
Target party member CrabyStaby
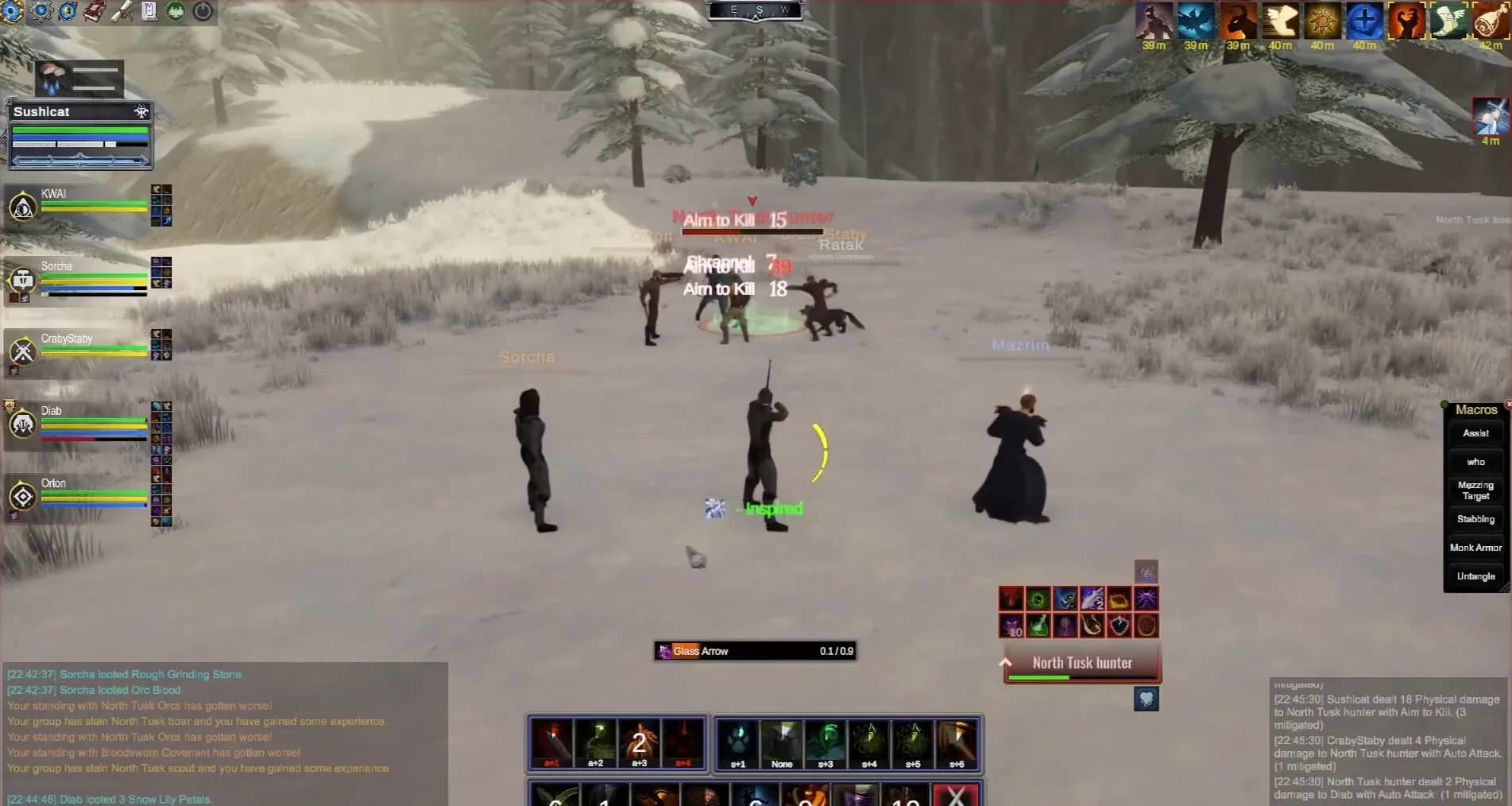(x=79, y=351)
